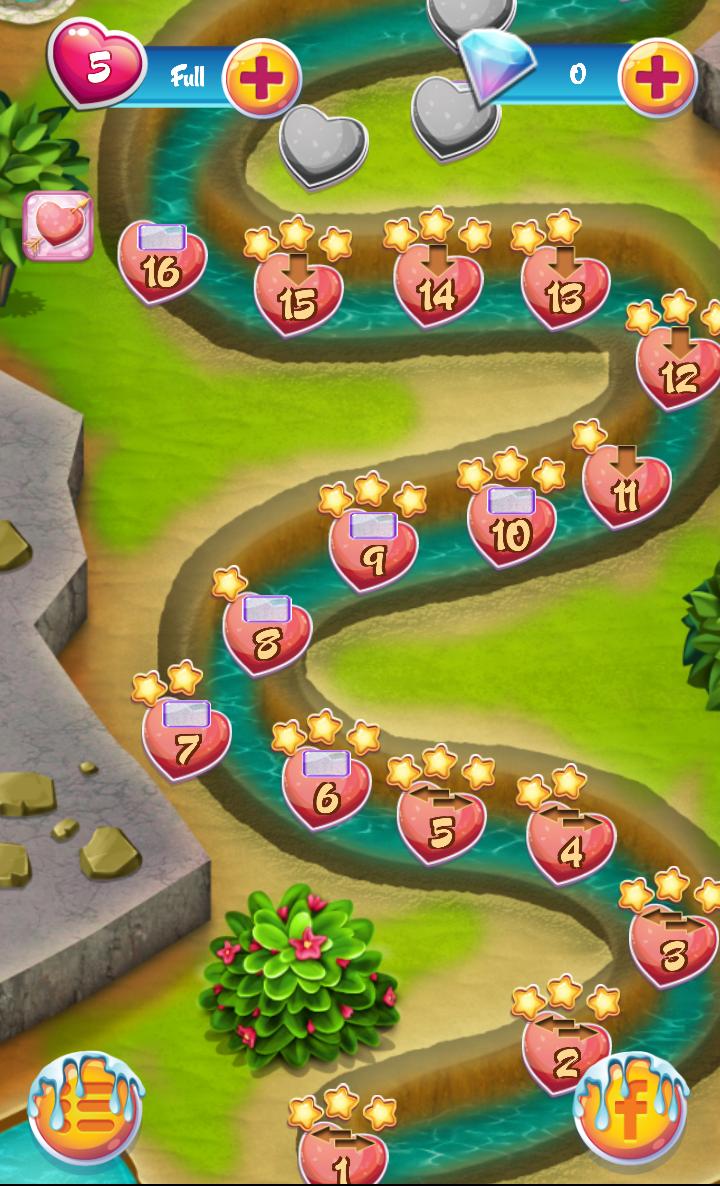This screenshot has width=720, height=1186.
Task: Open the heart-and-arrow gift icon
Action: [58, 226]
